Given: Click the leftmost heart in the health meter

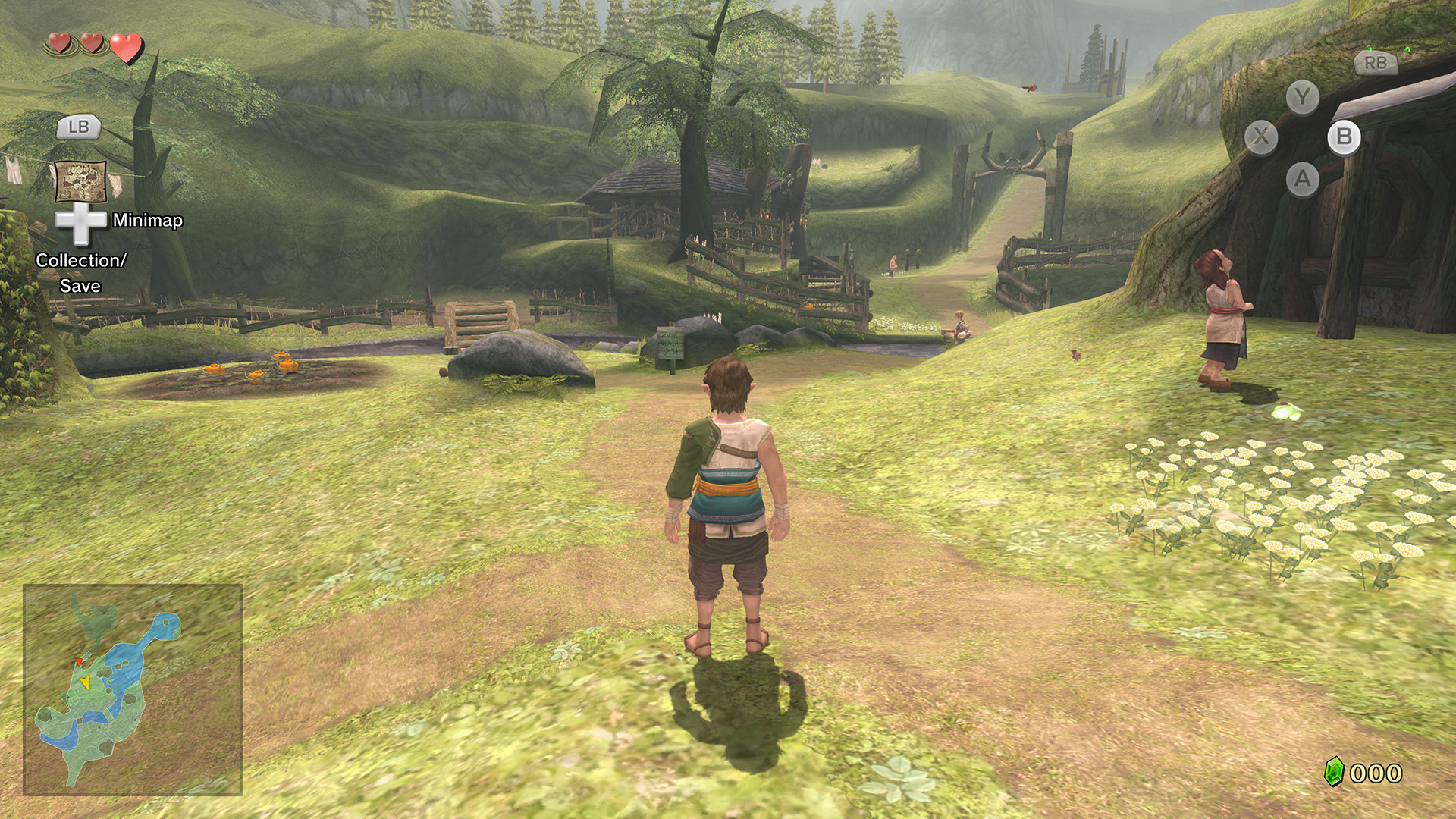Looking at the screenshot, I should point(59,42).
